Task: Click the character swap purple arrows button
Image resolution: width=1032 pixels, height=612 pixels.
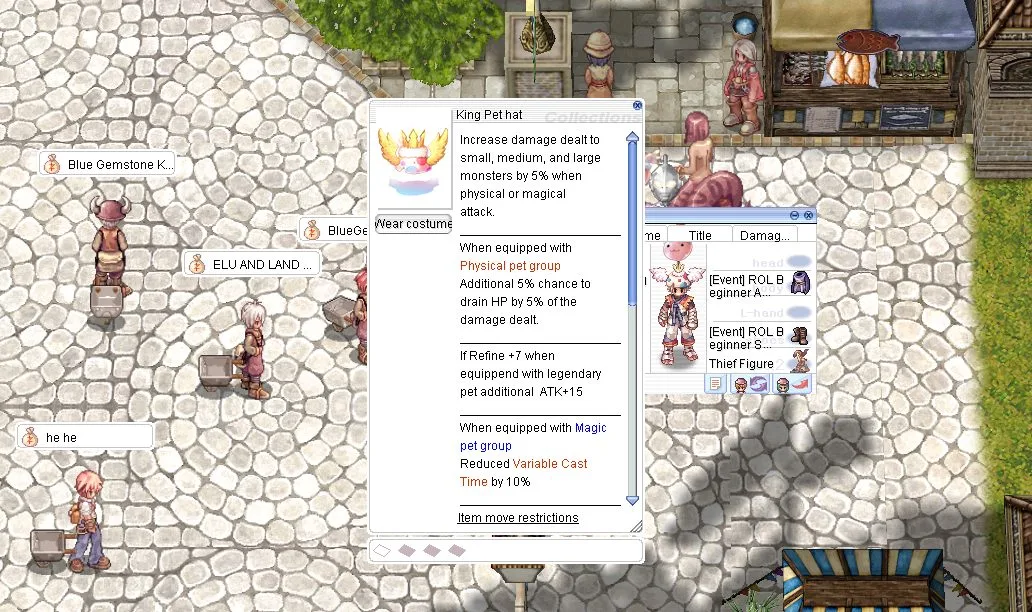Action: point(758,384)
